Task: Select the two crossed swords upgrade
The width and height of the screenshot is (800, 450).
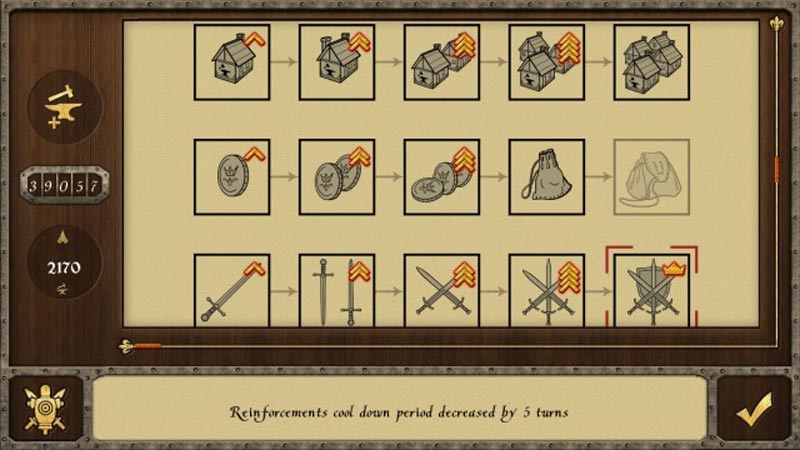Action: (442, 291)
